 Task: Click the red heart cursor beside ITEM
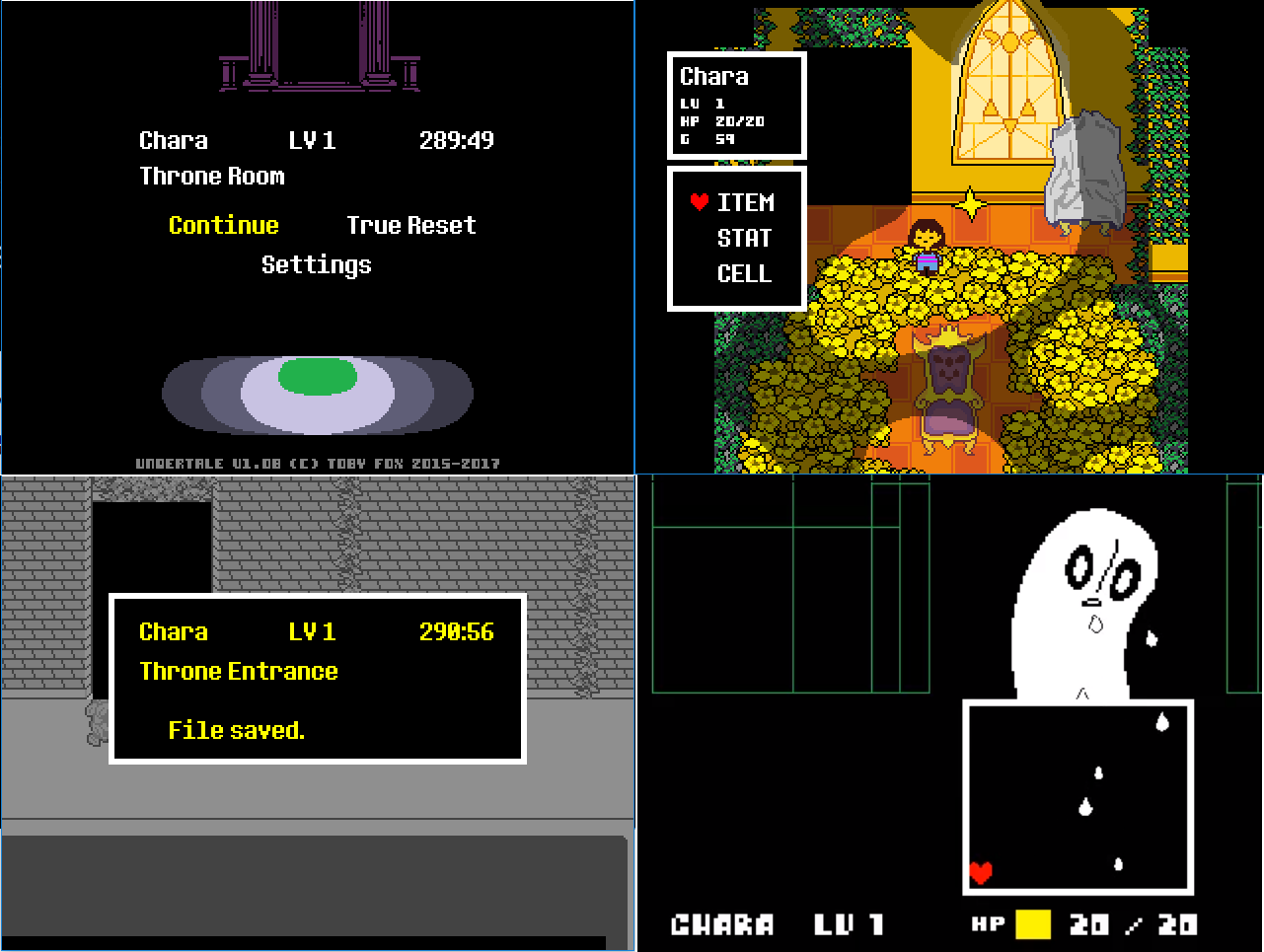(701, 203)
